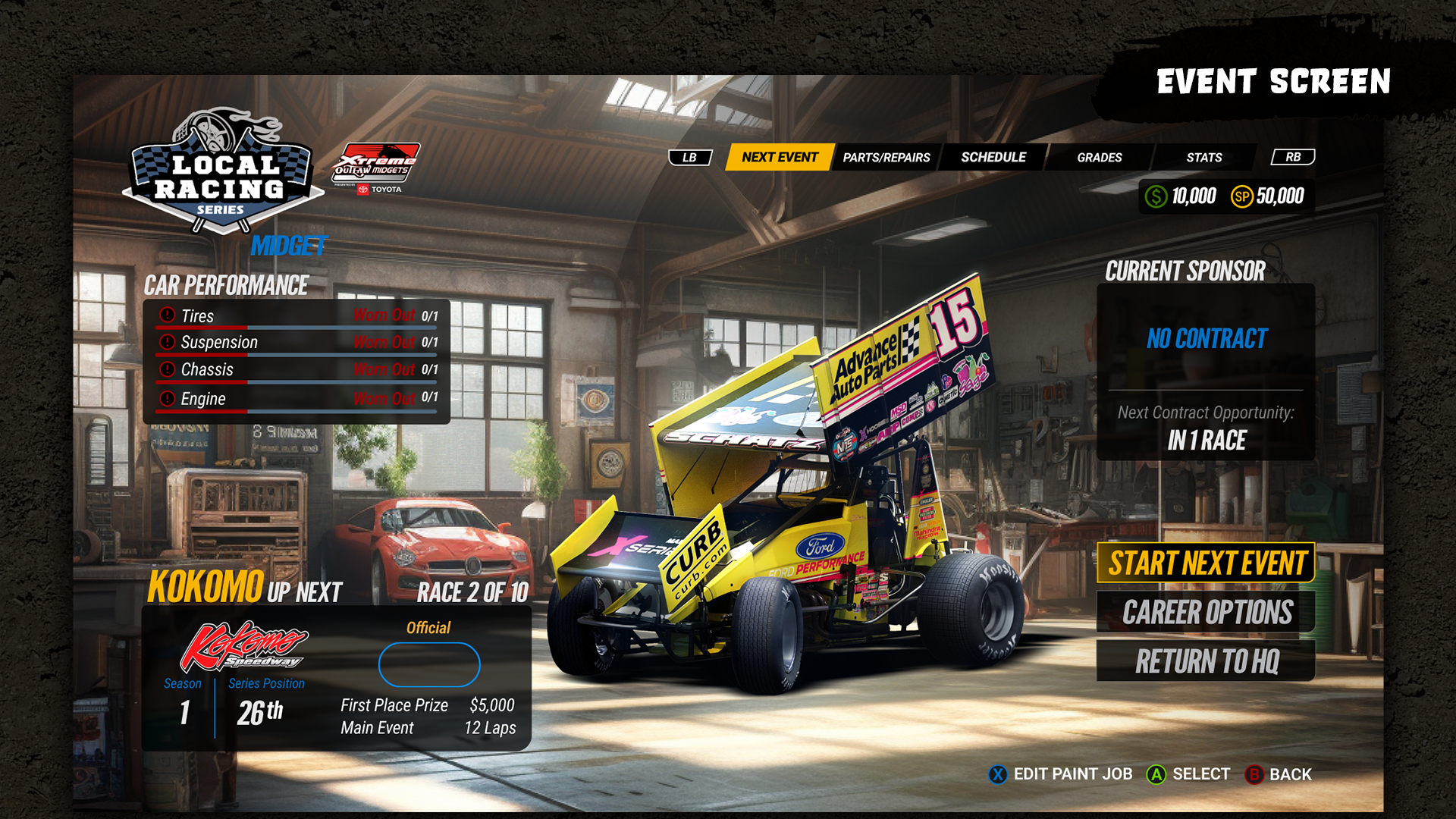This screenshot has width=1456, height=819.
Task: Select the Engine performance row
Action: pyautogui.click(x=297, y=398)
